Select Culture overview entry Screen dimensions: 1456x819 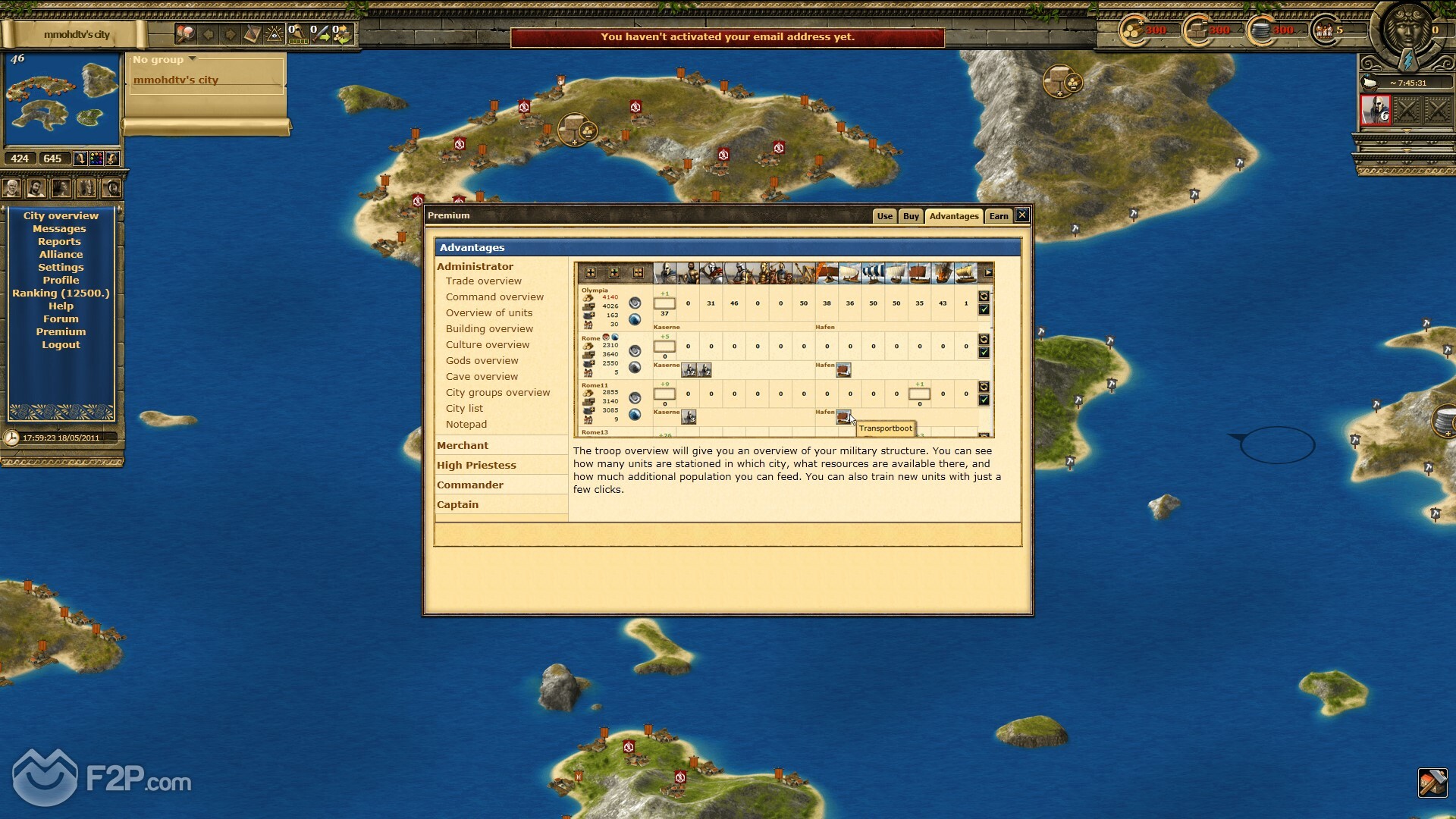[x=488, y=345]
